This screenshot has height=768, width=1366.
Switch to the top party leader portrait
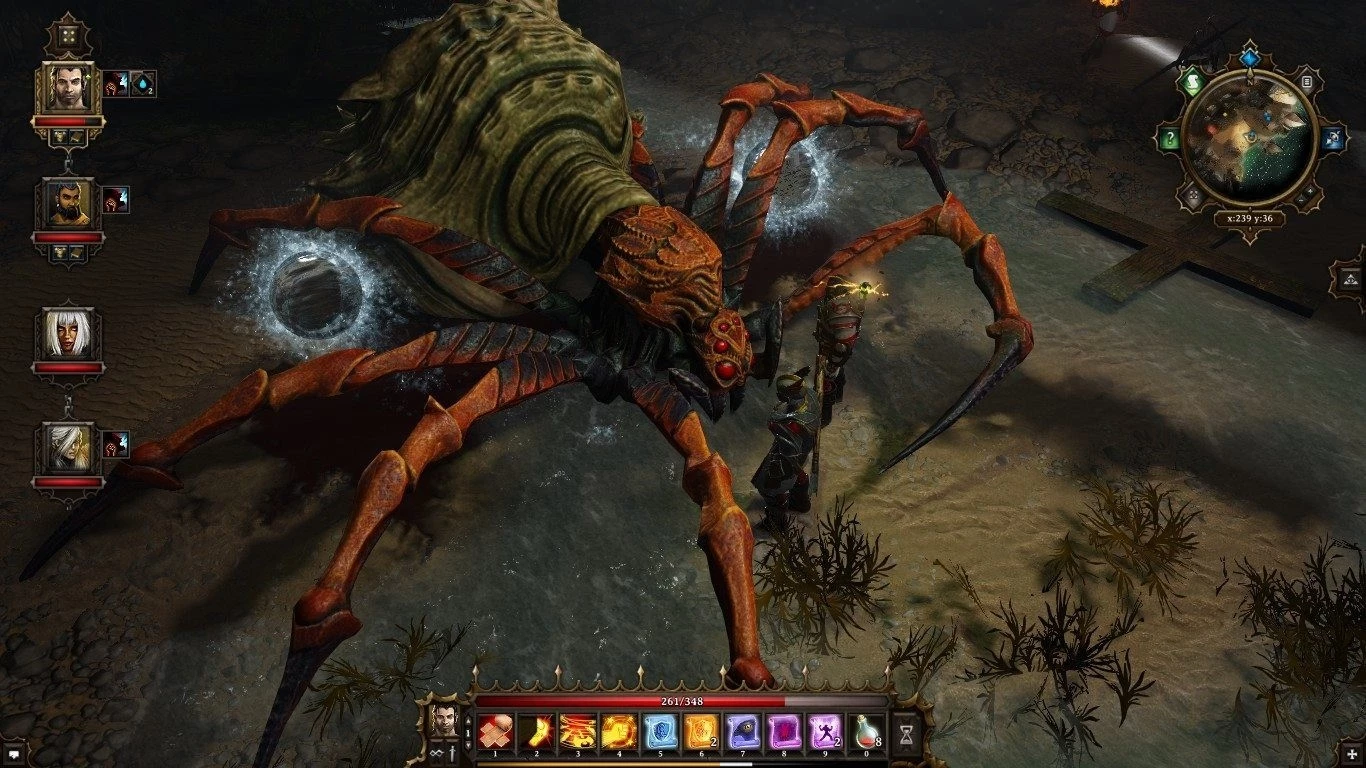[68, 88]
